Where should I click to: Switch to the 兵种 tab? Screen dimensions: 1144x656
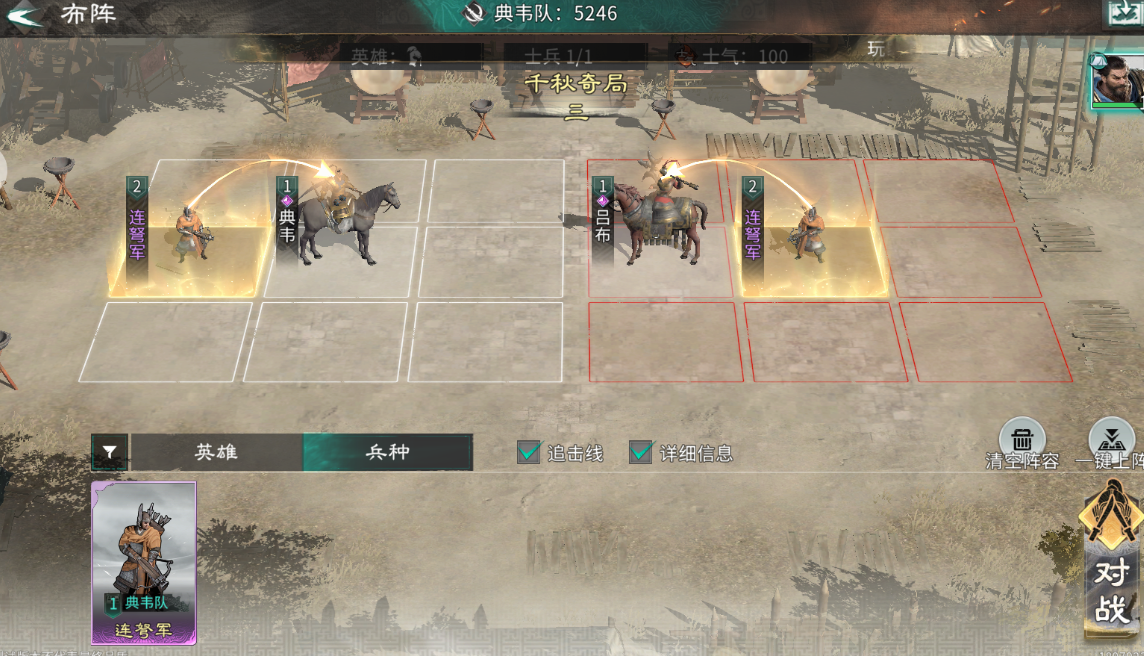(x=387, y=452)
